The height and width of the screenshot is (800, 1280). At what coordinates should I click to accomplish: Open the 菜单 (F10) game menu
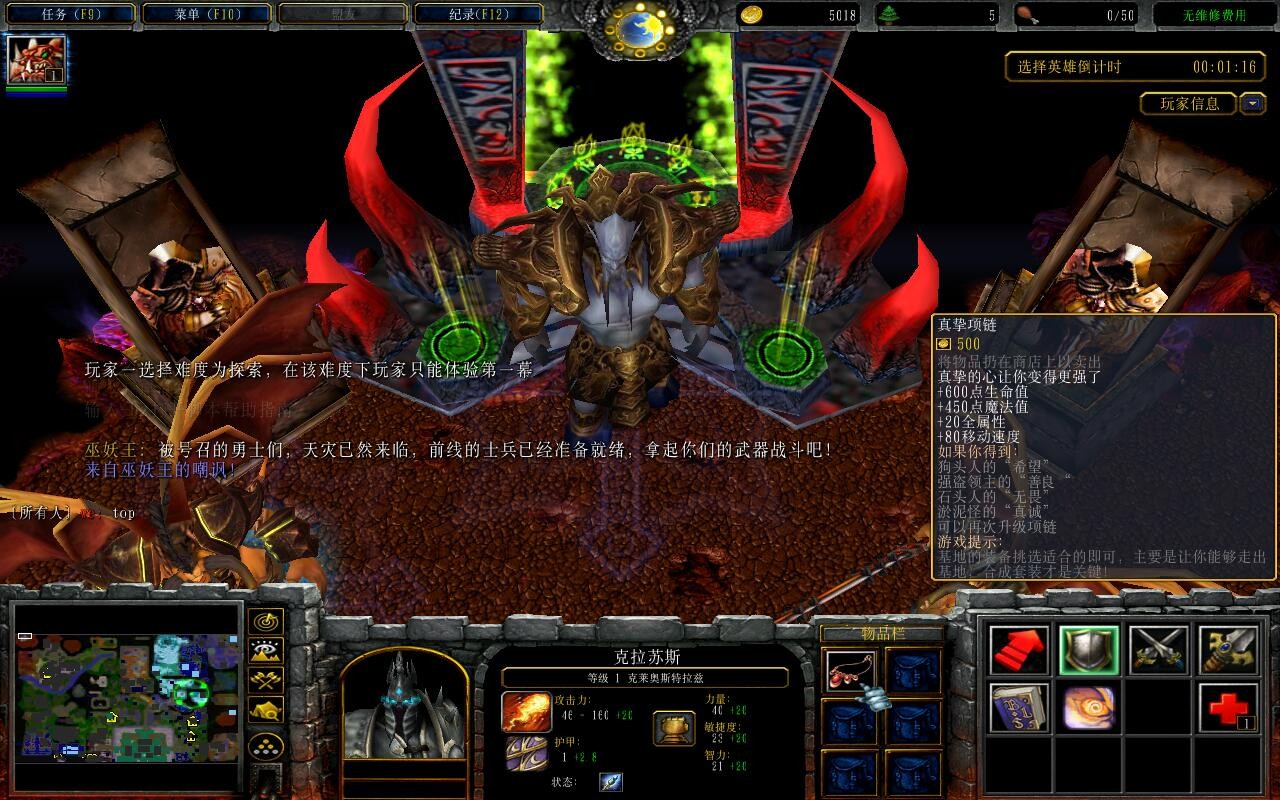coord(207,14)
